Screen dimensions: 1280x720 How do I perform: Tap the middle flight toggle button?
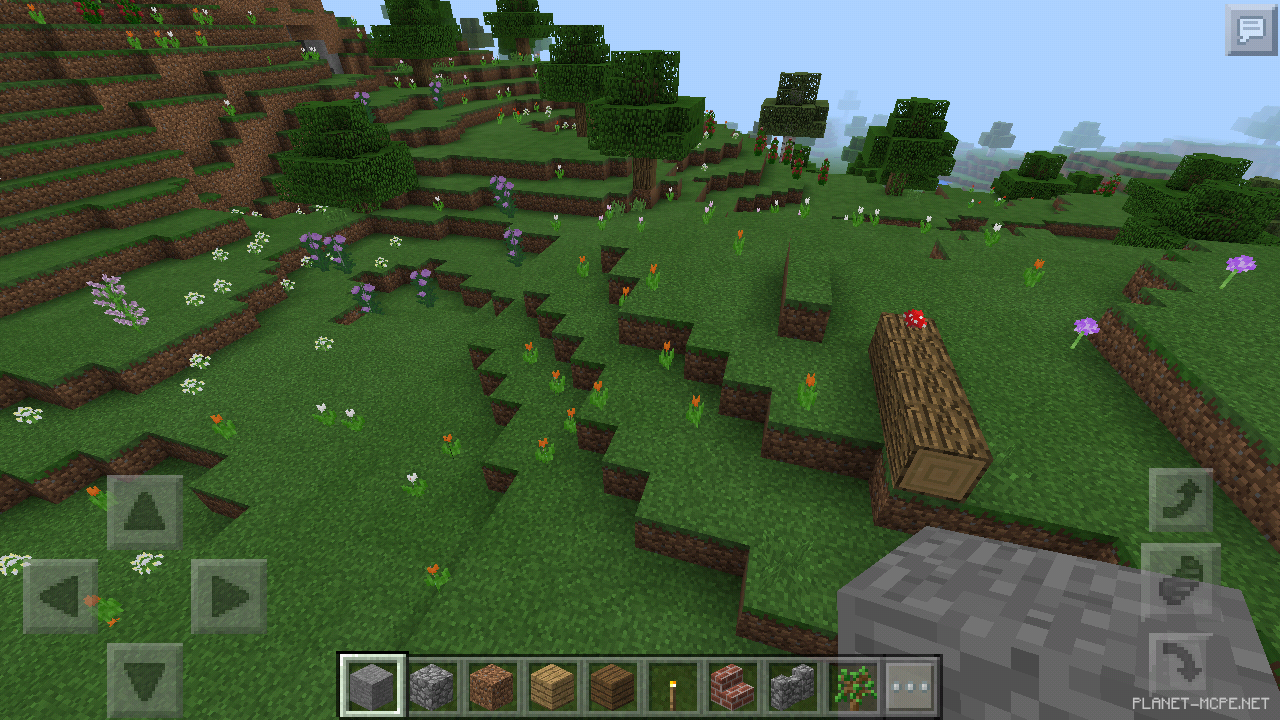[1180, 581]
